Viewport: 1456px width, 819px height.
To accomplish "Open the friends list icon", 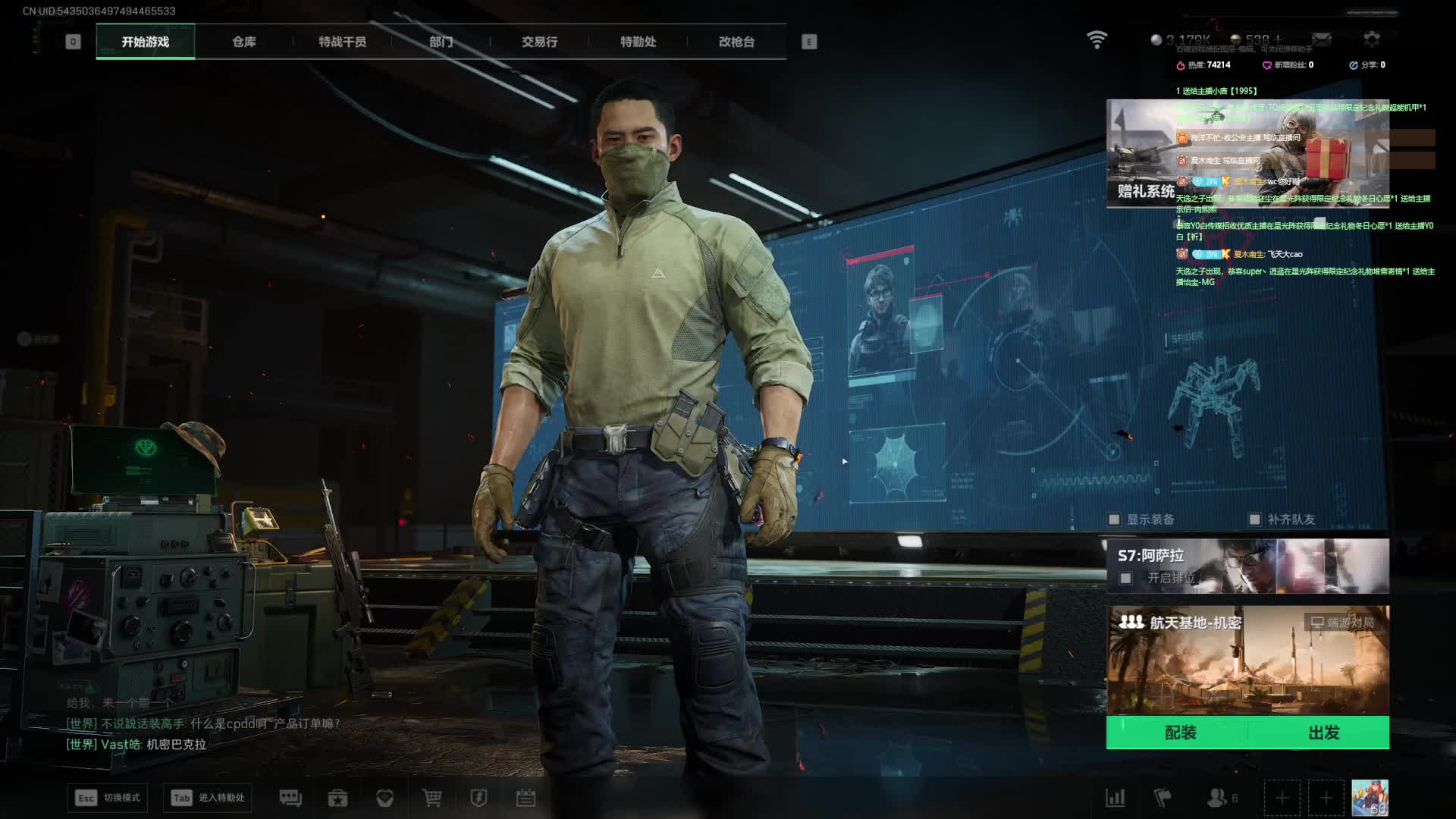I will point(1217,798).
